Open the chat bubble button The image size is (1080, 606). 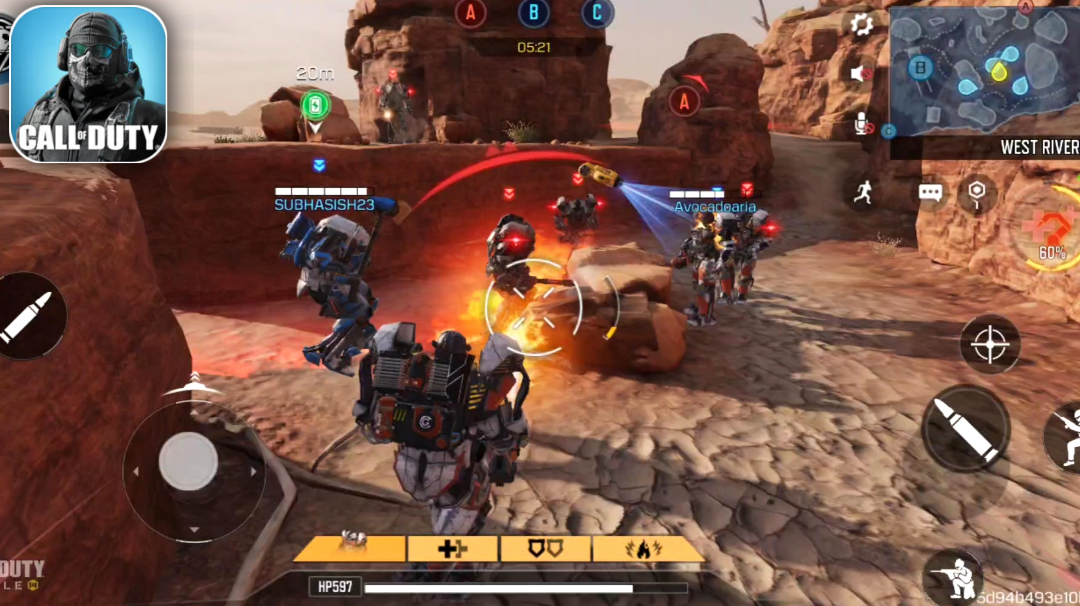931,193
